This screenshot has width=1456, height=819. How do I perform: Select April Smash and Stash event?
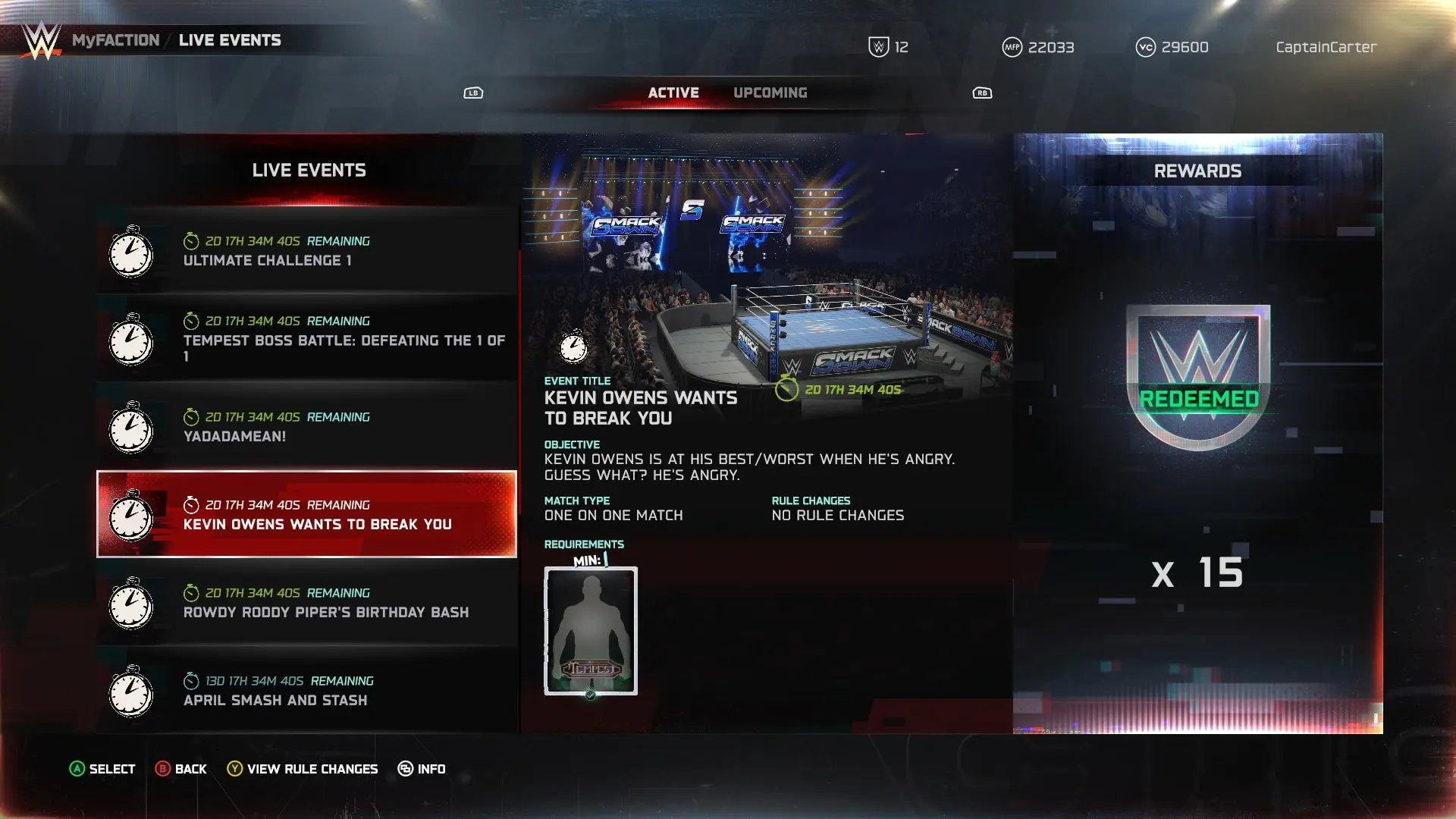306,691
